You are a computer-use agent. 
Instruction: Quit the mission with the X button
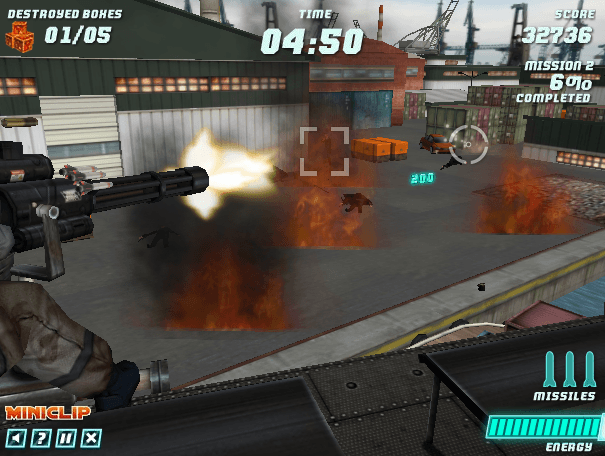pyautogui.click(x=91, y=438)
